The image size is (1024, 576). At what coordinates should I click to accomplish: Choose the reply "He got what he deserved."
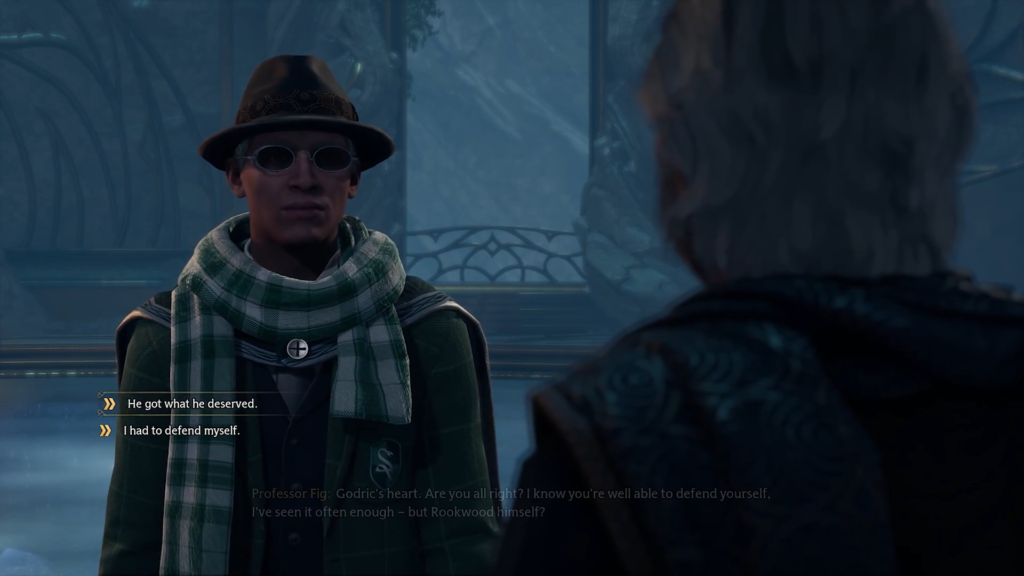[x=192, y=404]
